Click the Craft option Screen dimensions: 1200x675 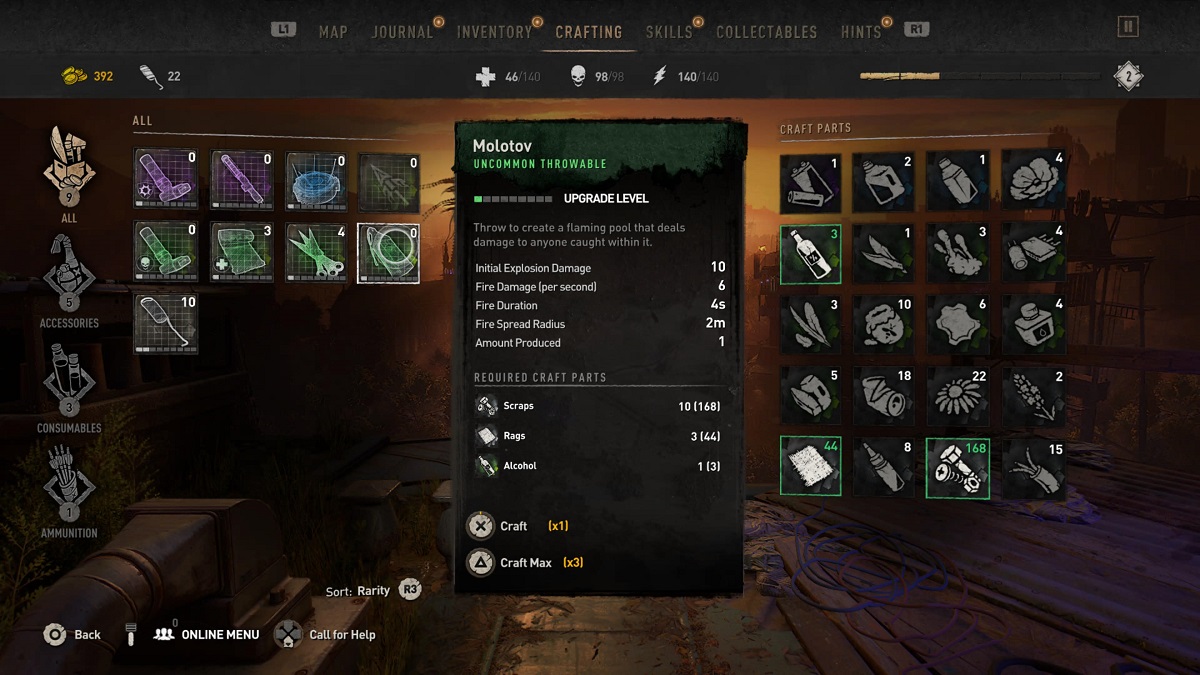tap(513, 526)
